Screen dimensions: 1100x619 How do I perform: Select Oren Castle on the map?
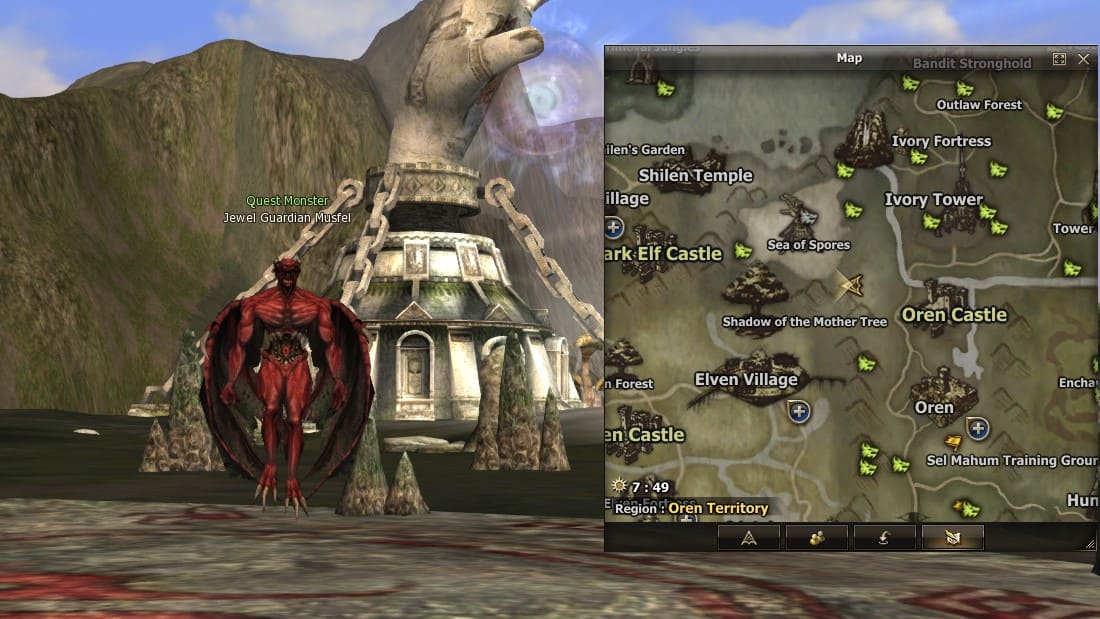[x=954, y=315]
